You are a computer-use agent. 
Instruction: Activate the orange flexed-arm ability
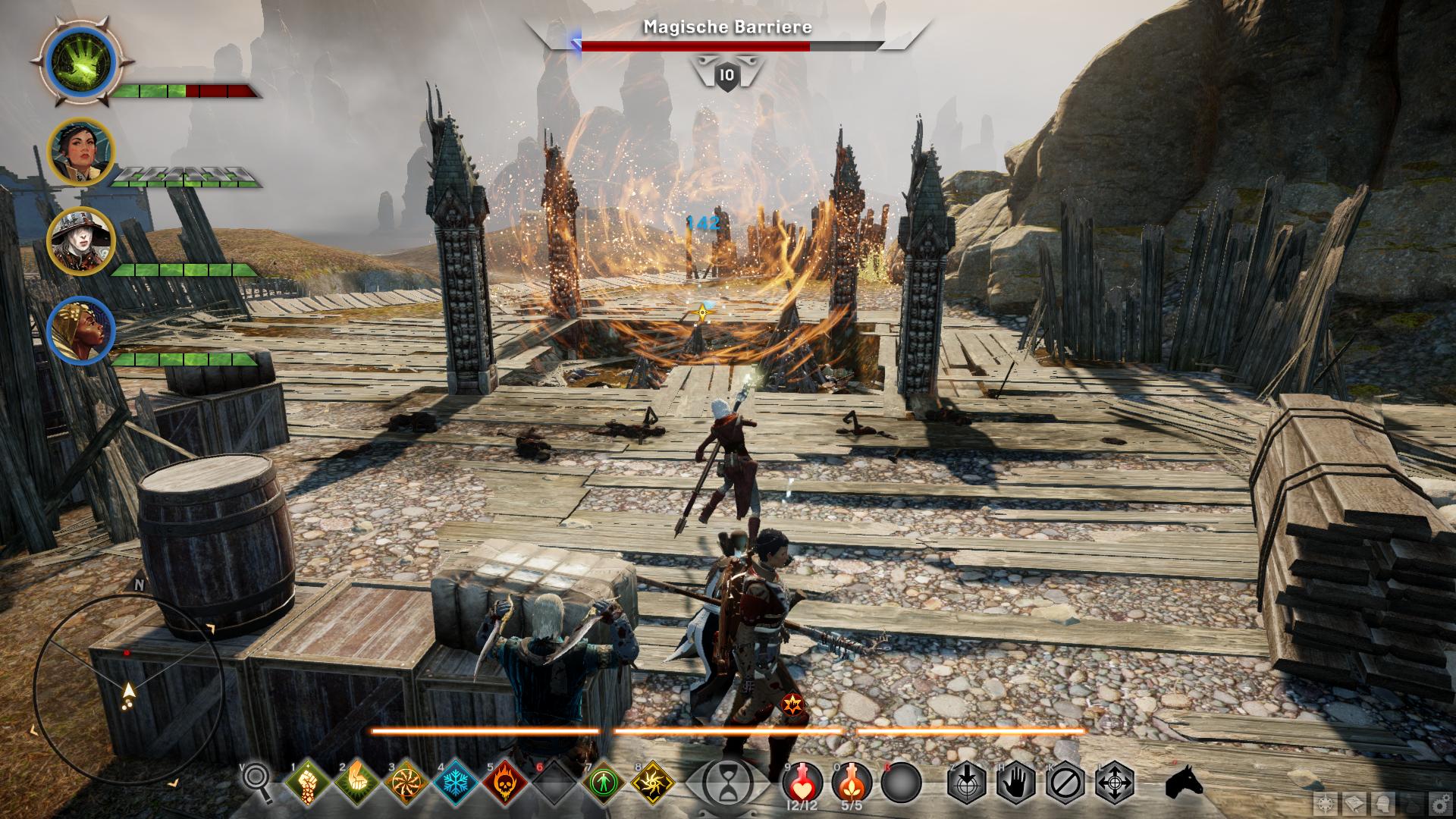(x=356, y=782)
